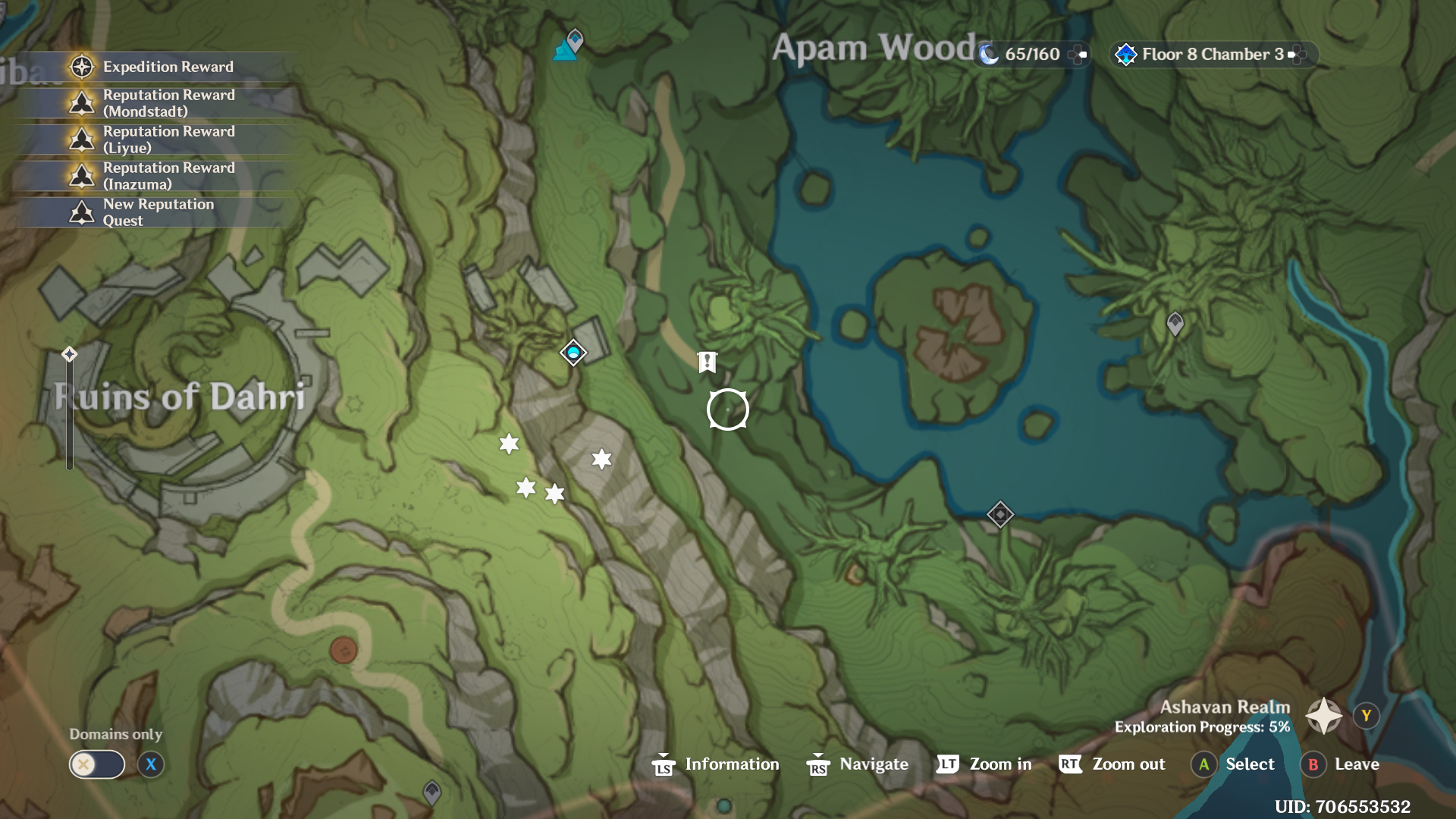
Task: Click the domain icon east of the lake
Action: pos(1175,325)
